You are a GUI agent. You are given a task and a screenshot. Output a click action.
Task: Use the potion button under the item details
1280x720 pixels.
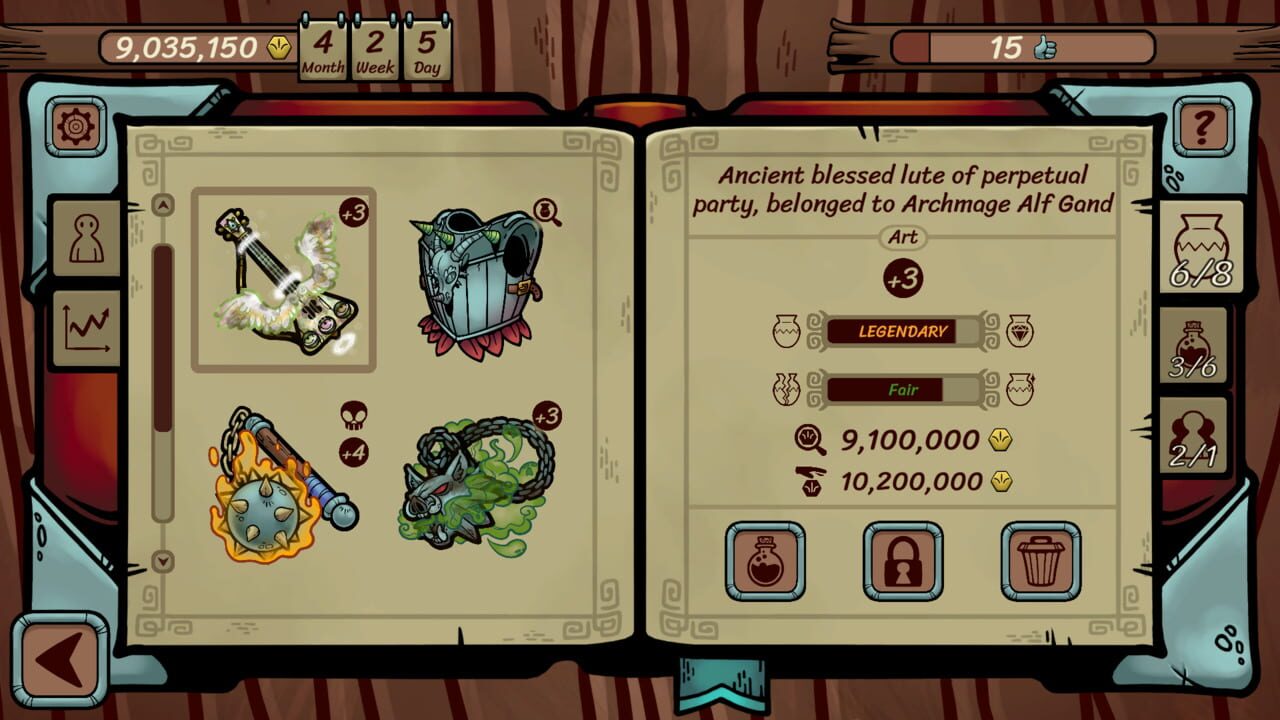766,560
